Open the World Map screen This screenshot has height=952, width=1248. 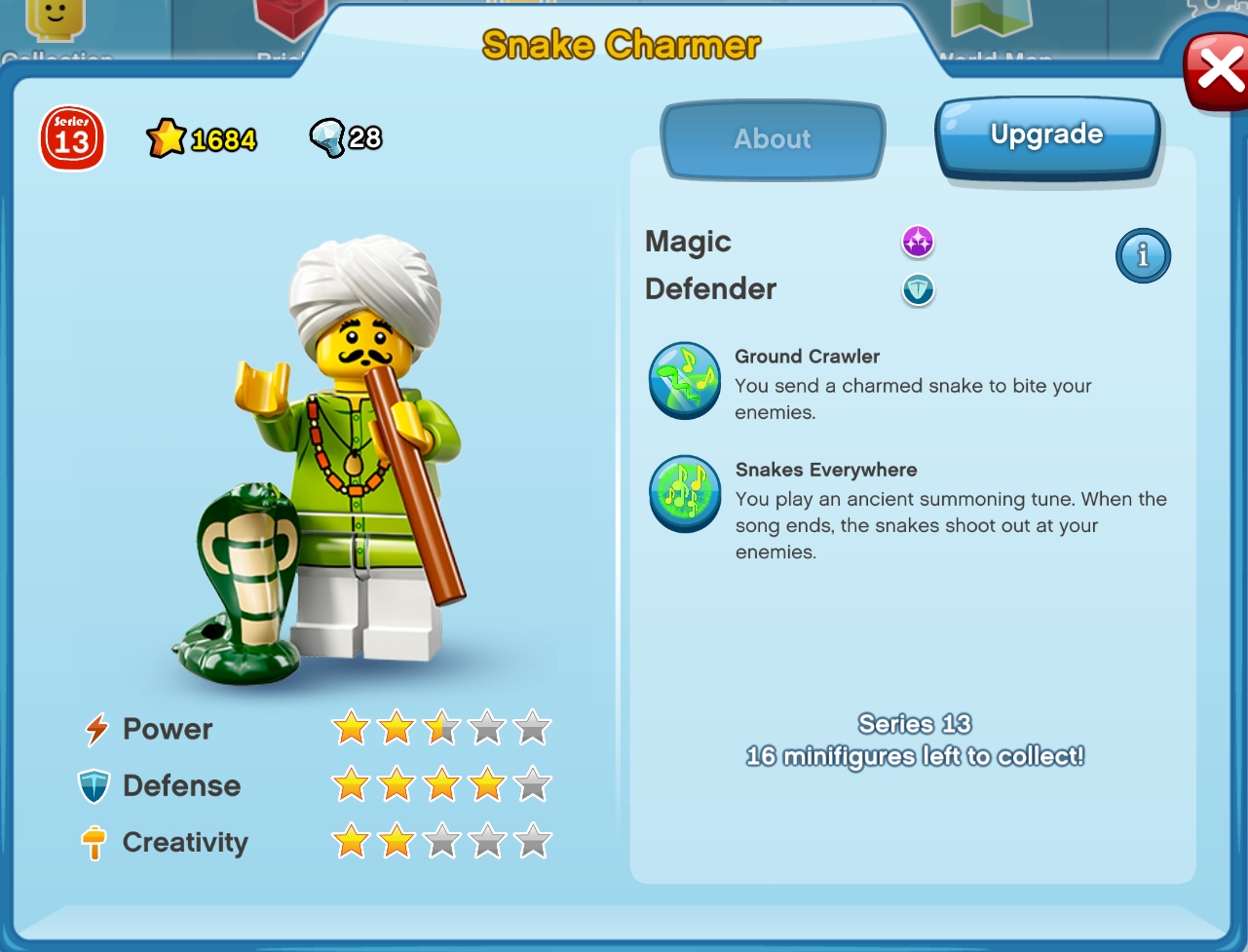point(990,29)
